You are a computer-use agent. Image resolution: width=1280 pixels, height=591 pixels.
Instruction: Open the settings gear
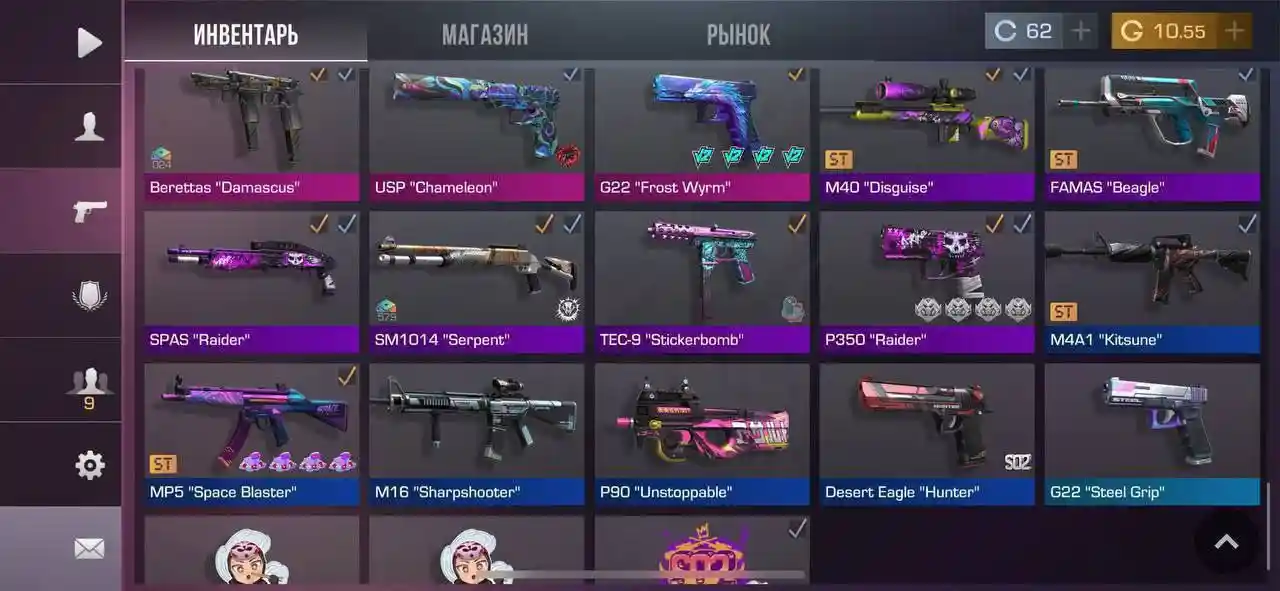coord(89,465)
